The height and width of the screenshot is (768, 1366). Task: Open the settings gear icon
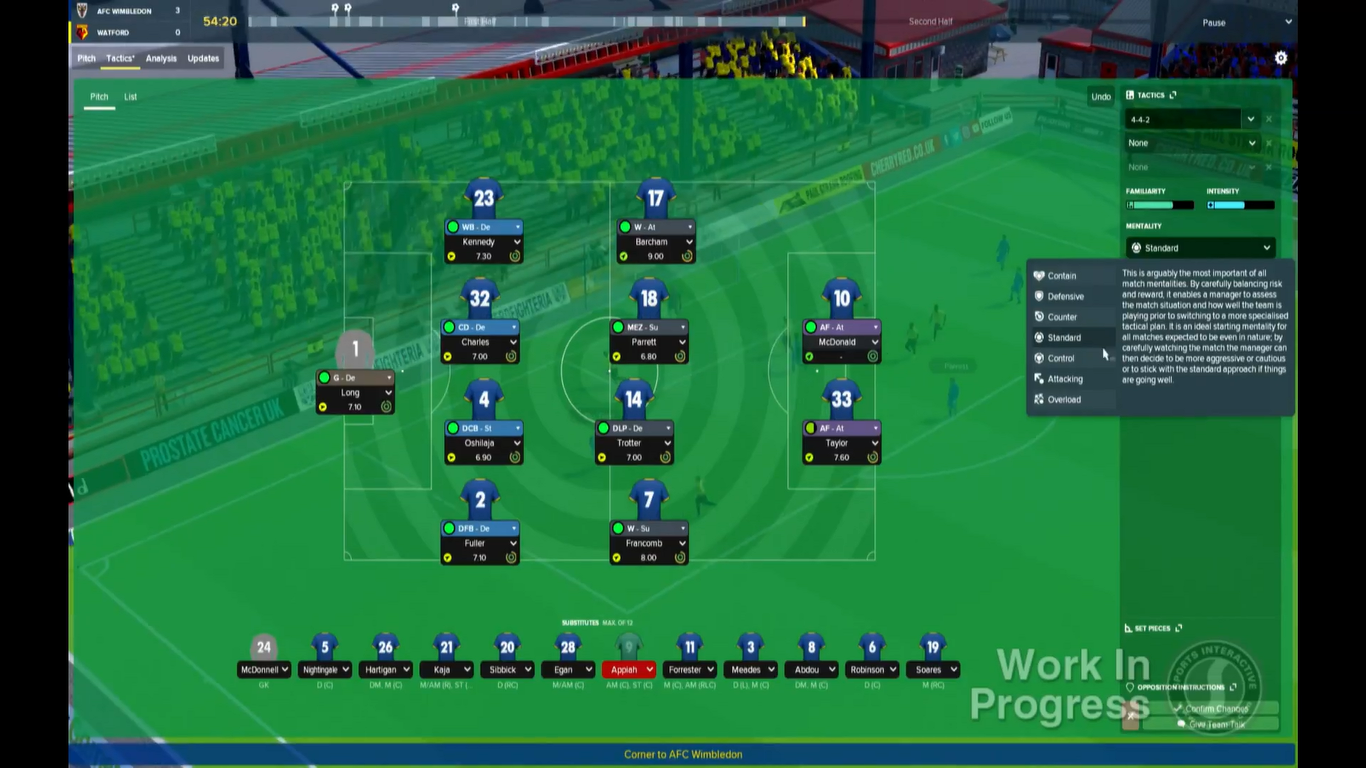coord(1280,58)
